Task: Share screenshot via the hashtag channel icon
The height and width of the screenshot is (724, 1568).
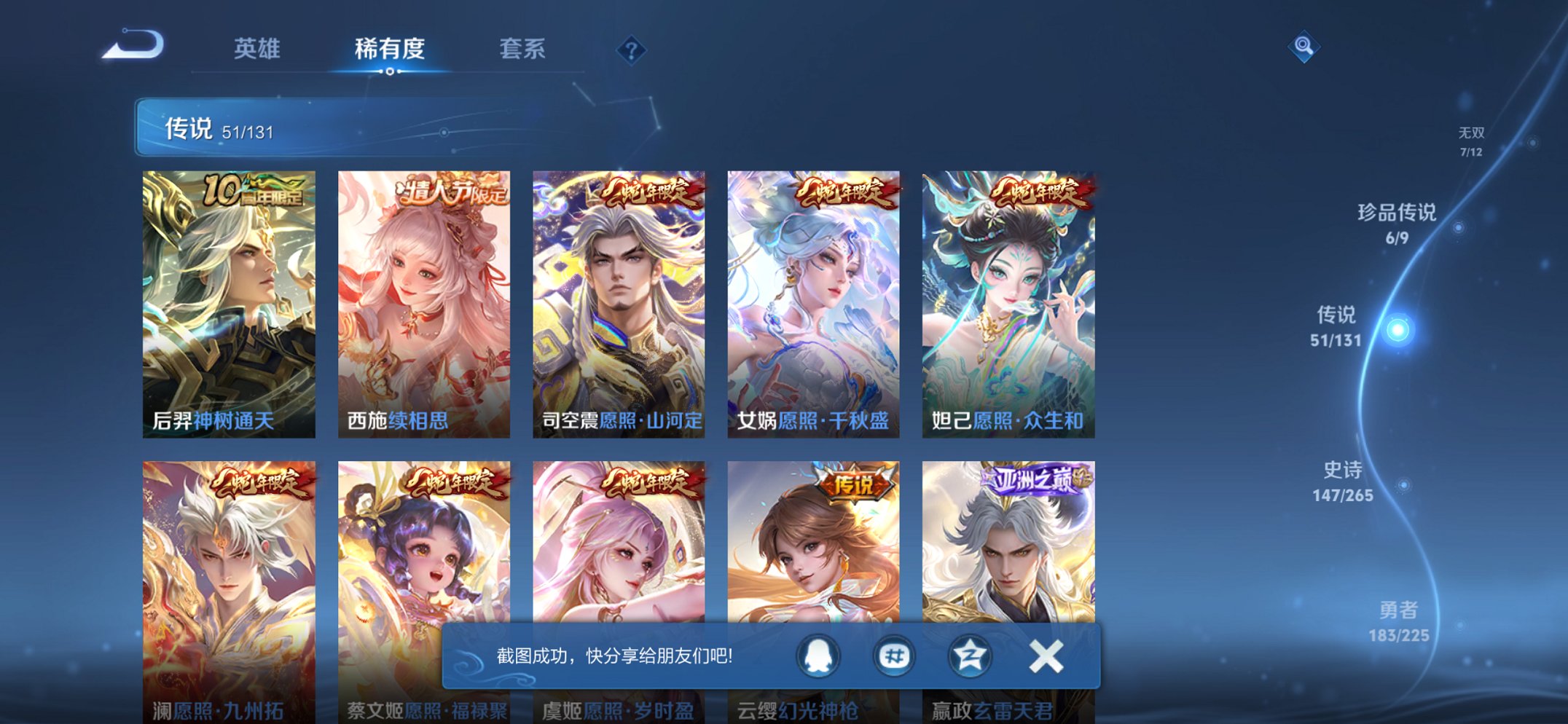Action: tap(895, 656)
